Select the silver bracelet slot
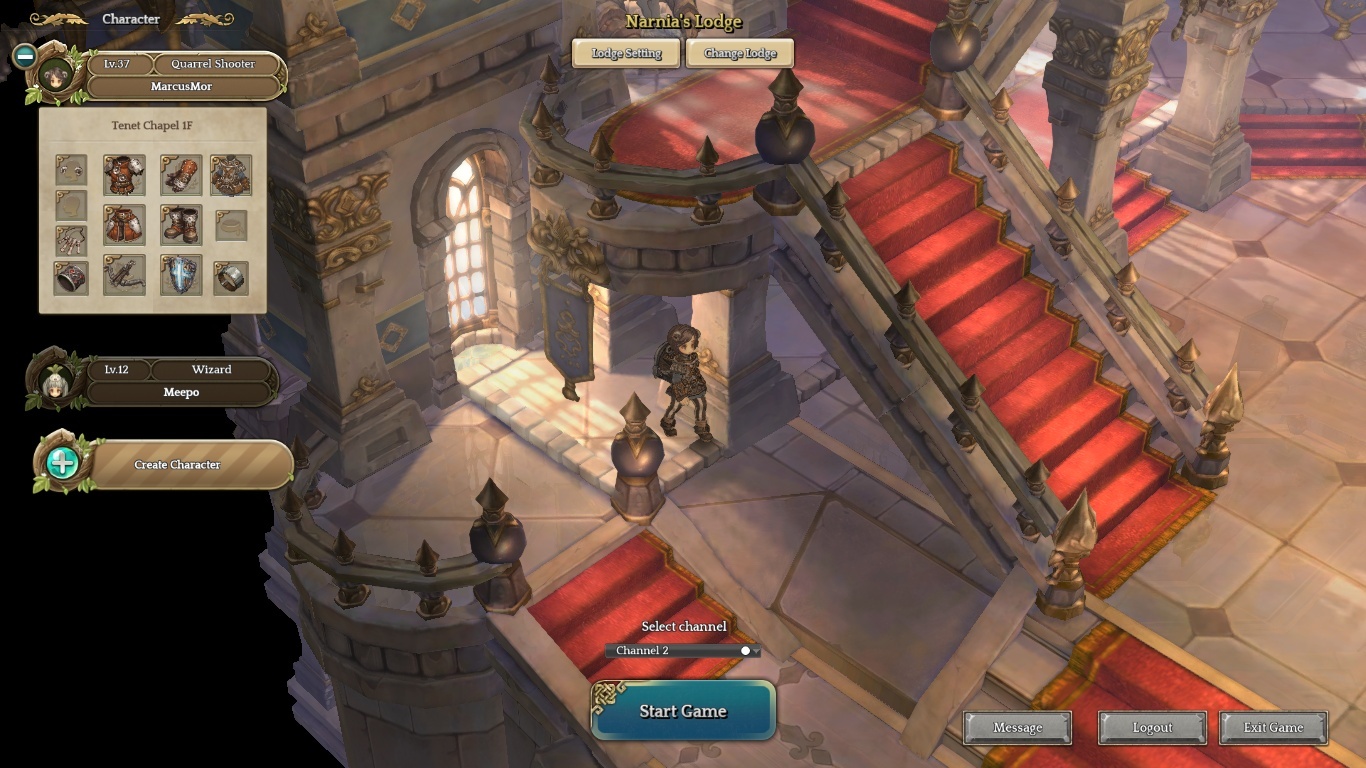 [231, 276]
